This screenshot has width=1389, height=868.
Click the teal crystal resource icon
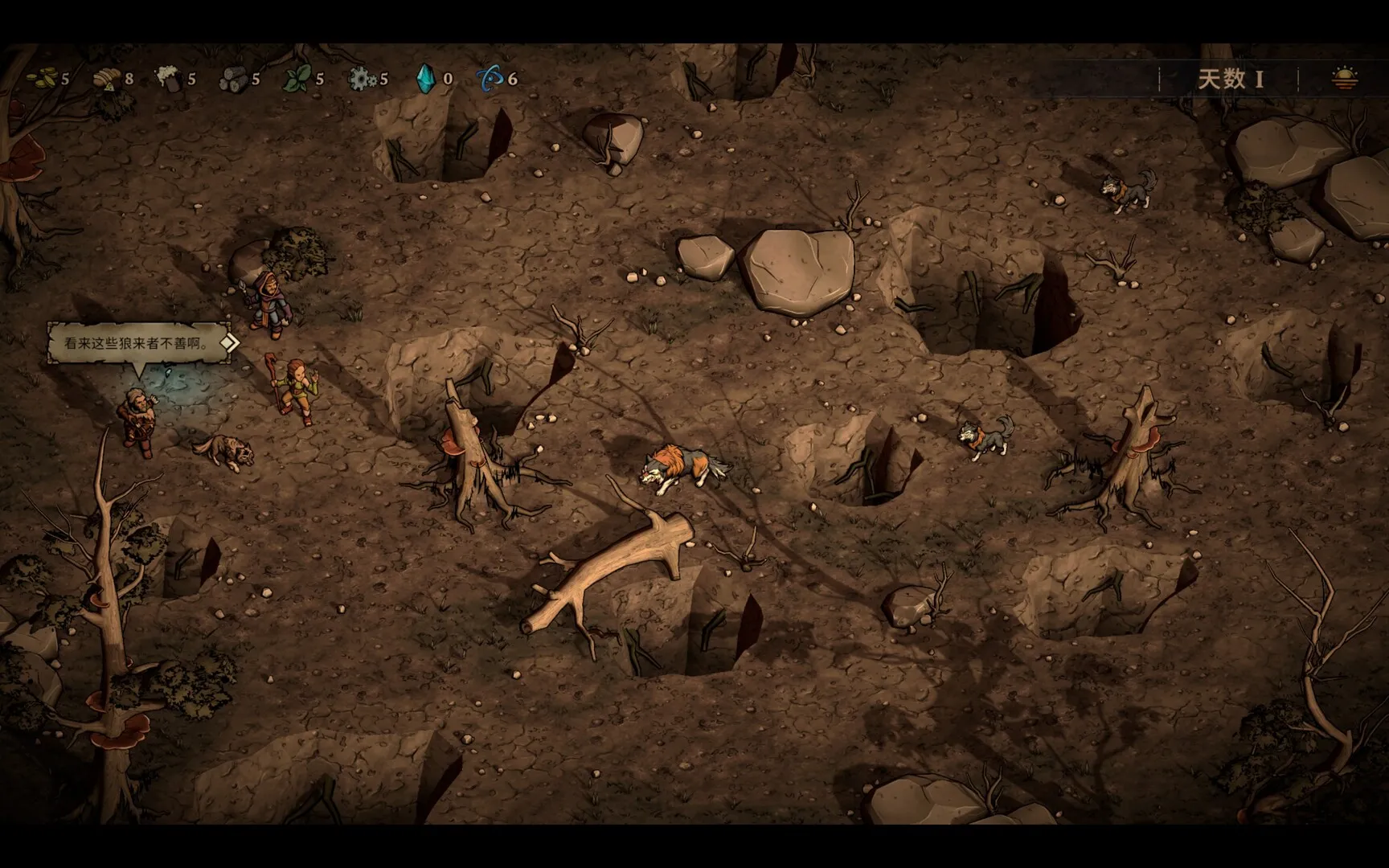[425, 78]
